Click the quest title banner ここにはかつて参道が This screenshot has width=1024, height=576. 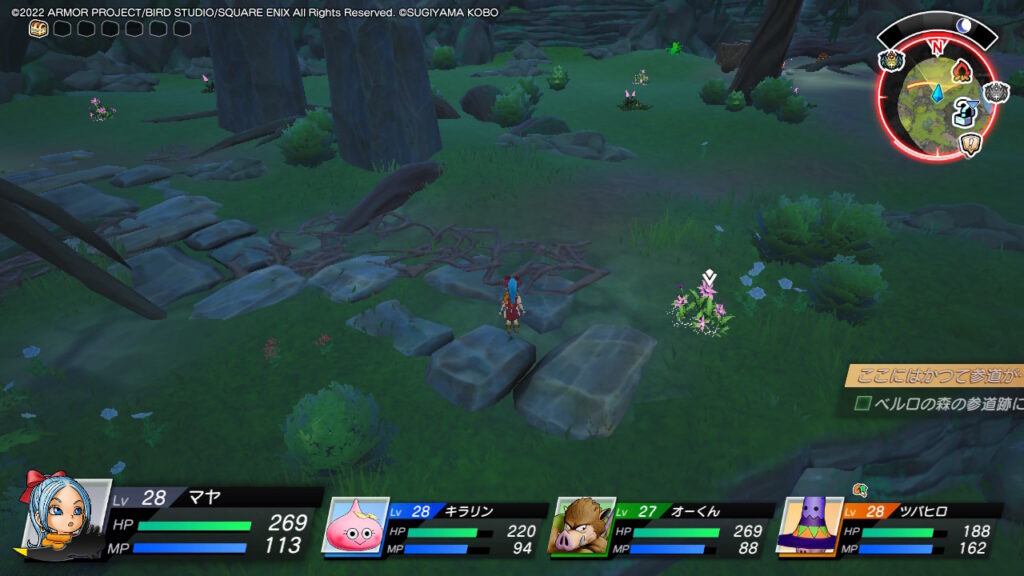click(935, 375)
